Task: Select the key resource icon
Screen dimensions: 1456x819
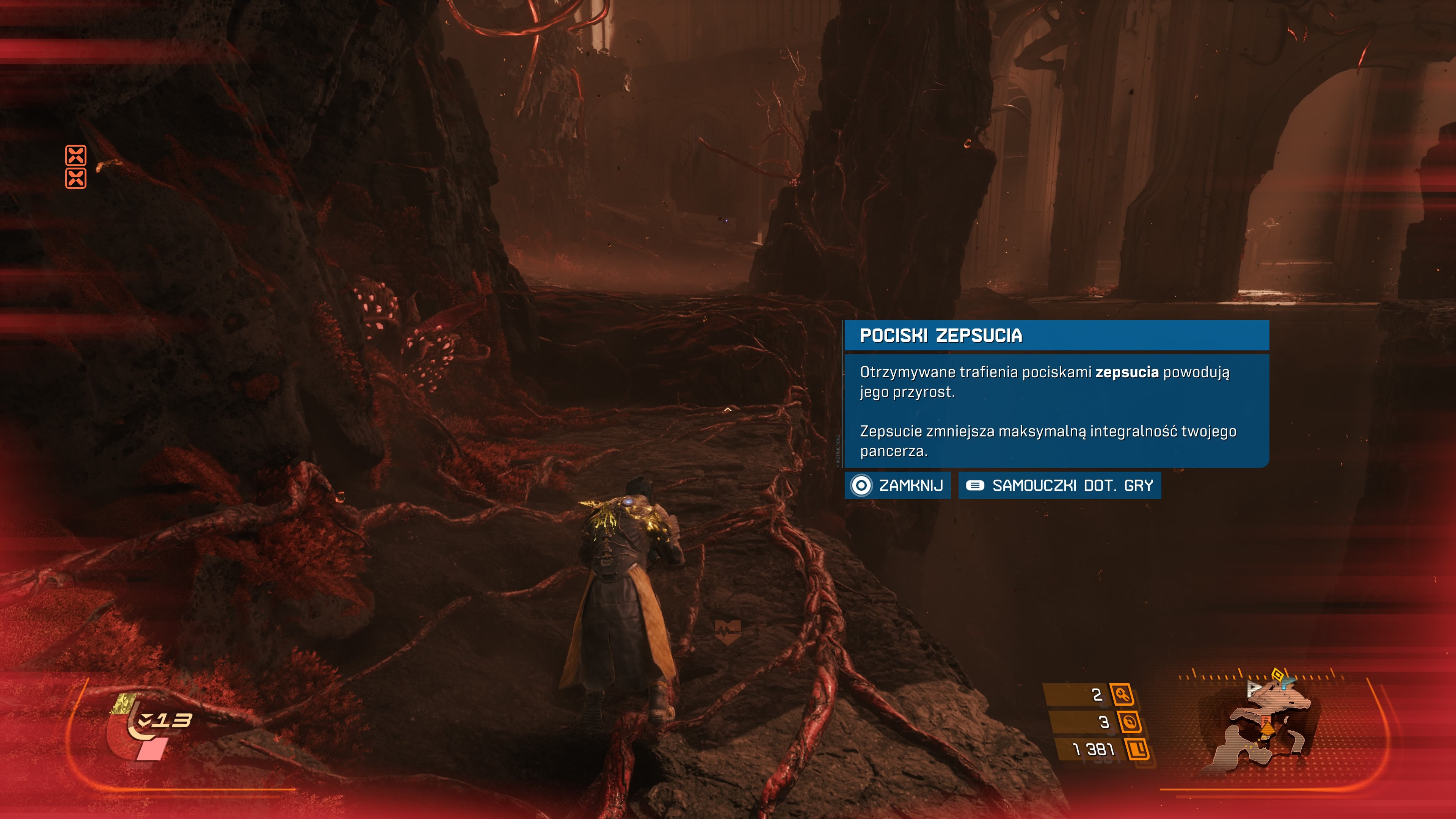Action: pos(1122,694)
